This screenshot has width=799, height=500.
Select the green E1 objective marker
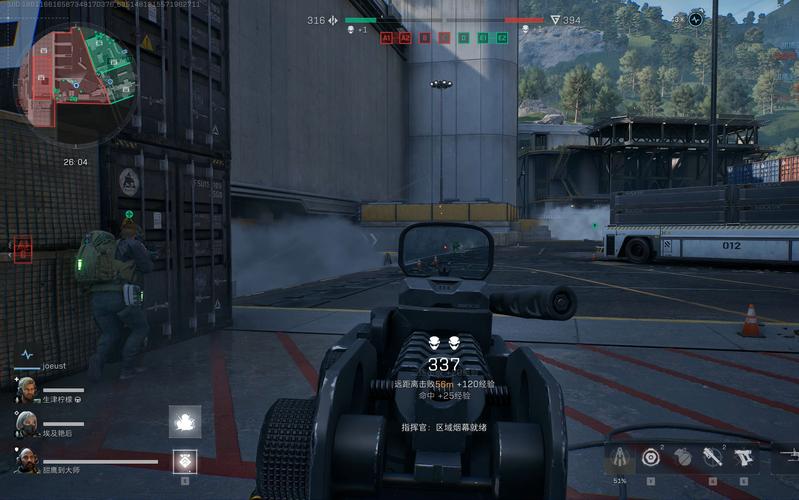[483, 37]
